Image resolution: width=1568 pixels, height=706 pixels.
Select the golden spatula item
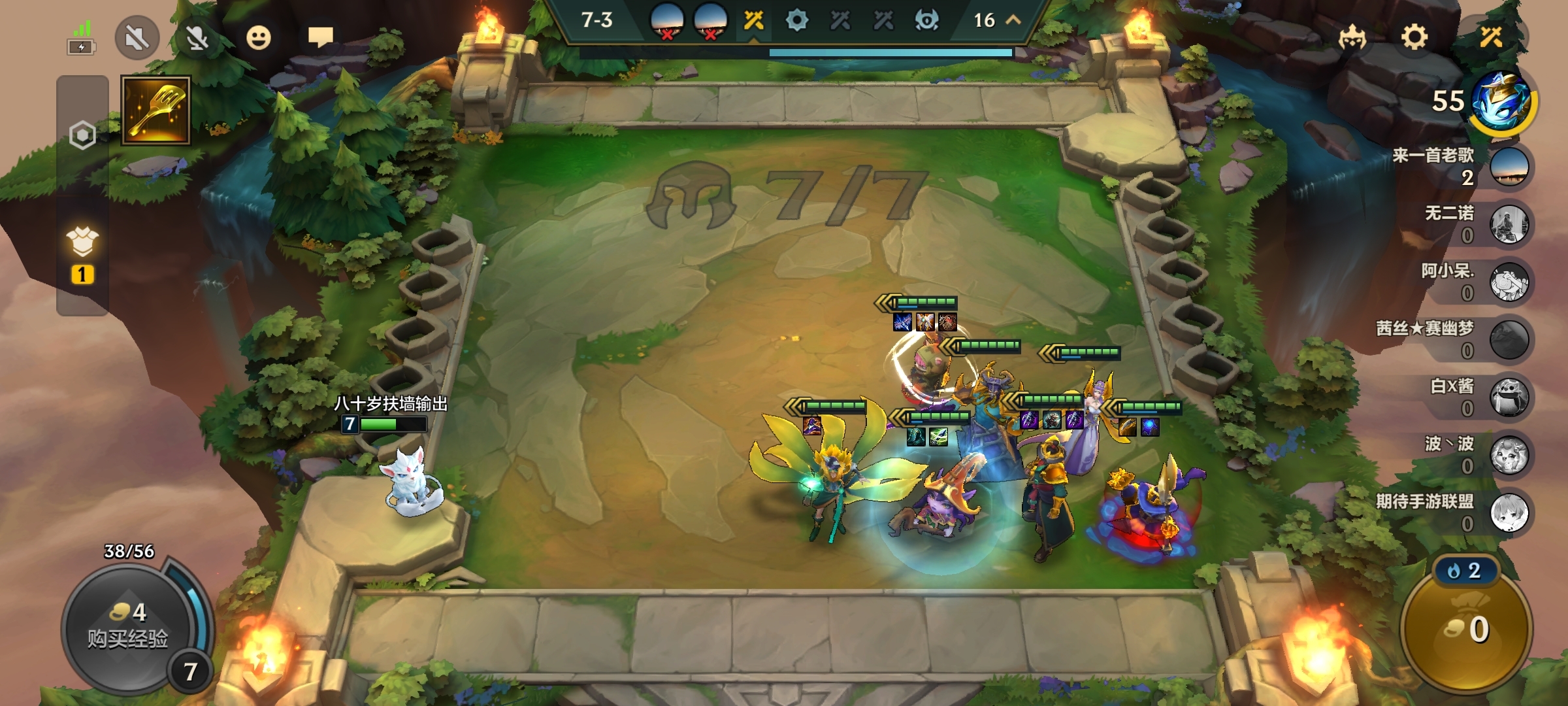tap(155, 110)
